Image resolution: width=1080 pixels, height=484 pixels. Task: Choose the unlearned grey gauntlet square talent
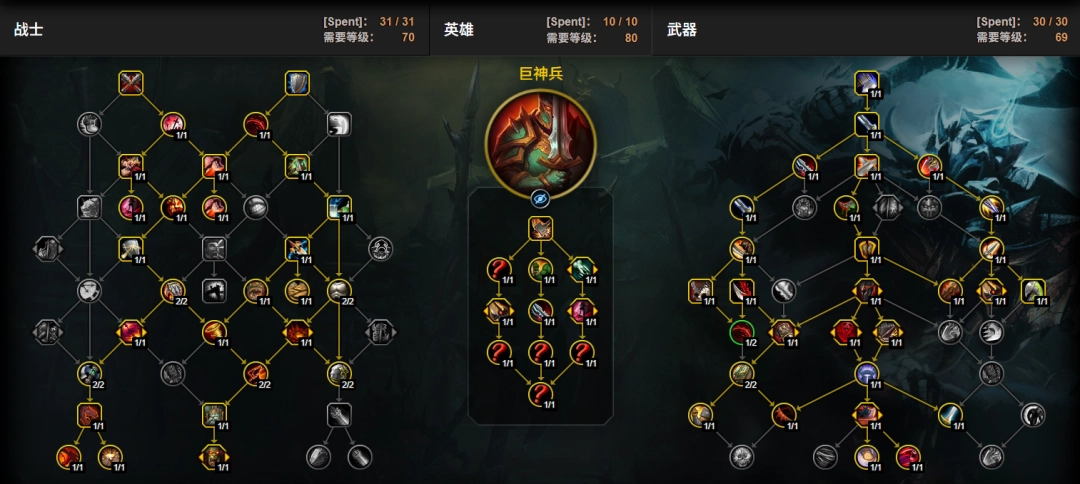coord(339,414)
